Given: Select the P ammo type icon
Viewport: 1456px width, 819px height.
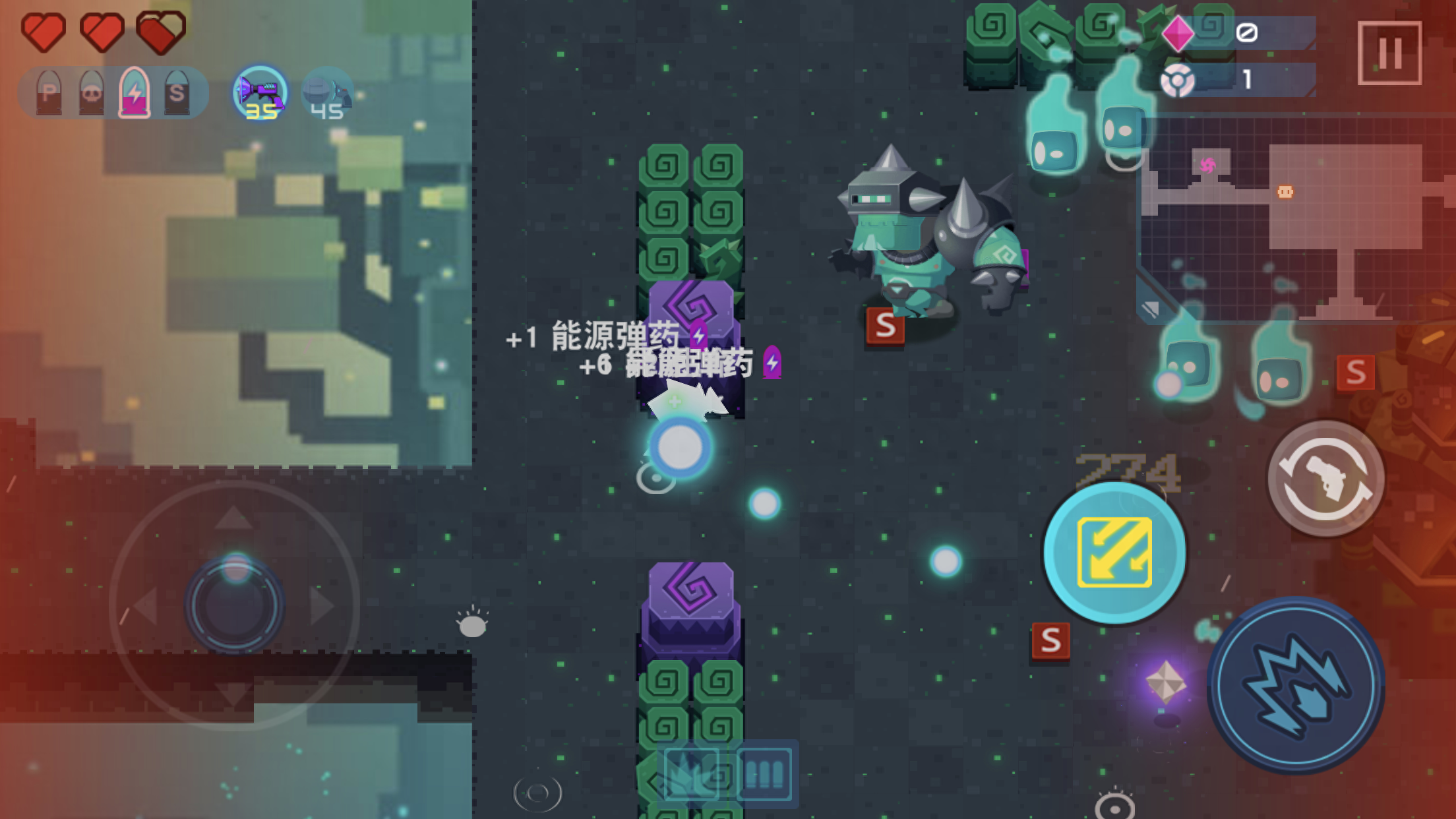Looking at the screenshot, I should tap(49, 93).
